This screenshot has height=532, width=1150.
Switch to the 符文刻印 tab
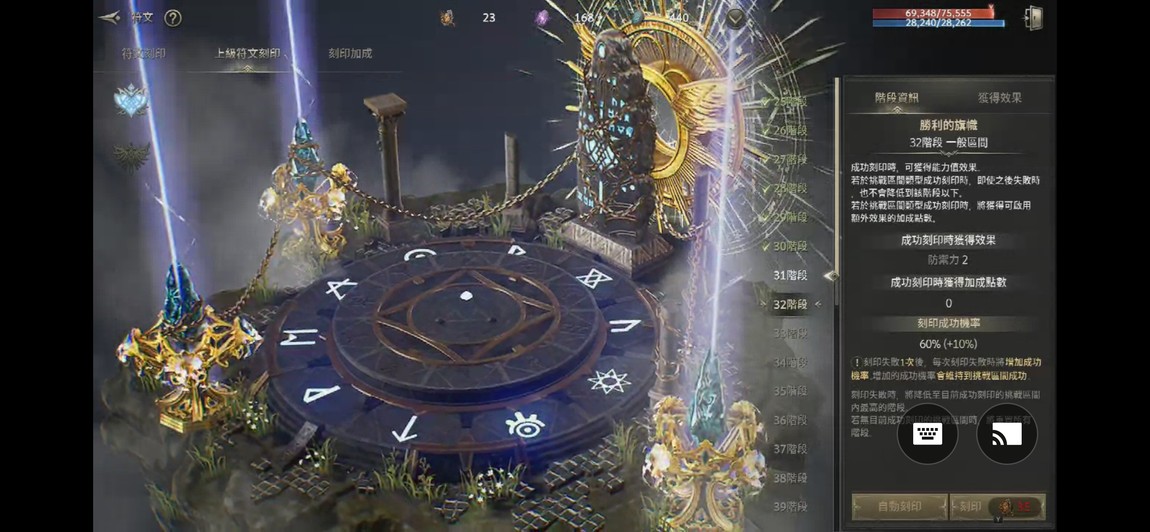coord(143,53)
